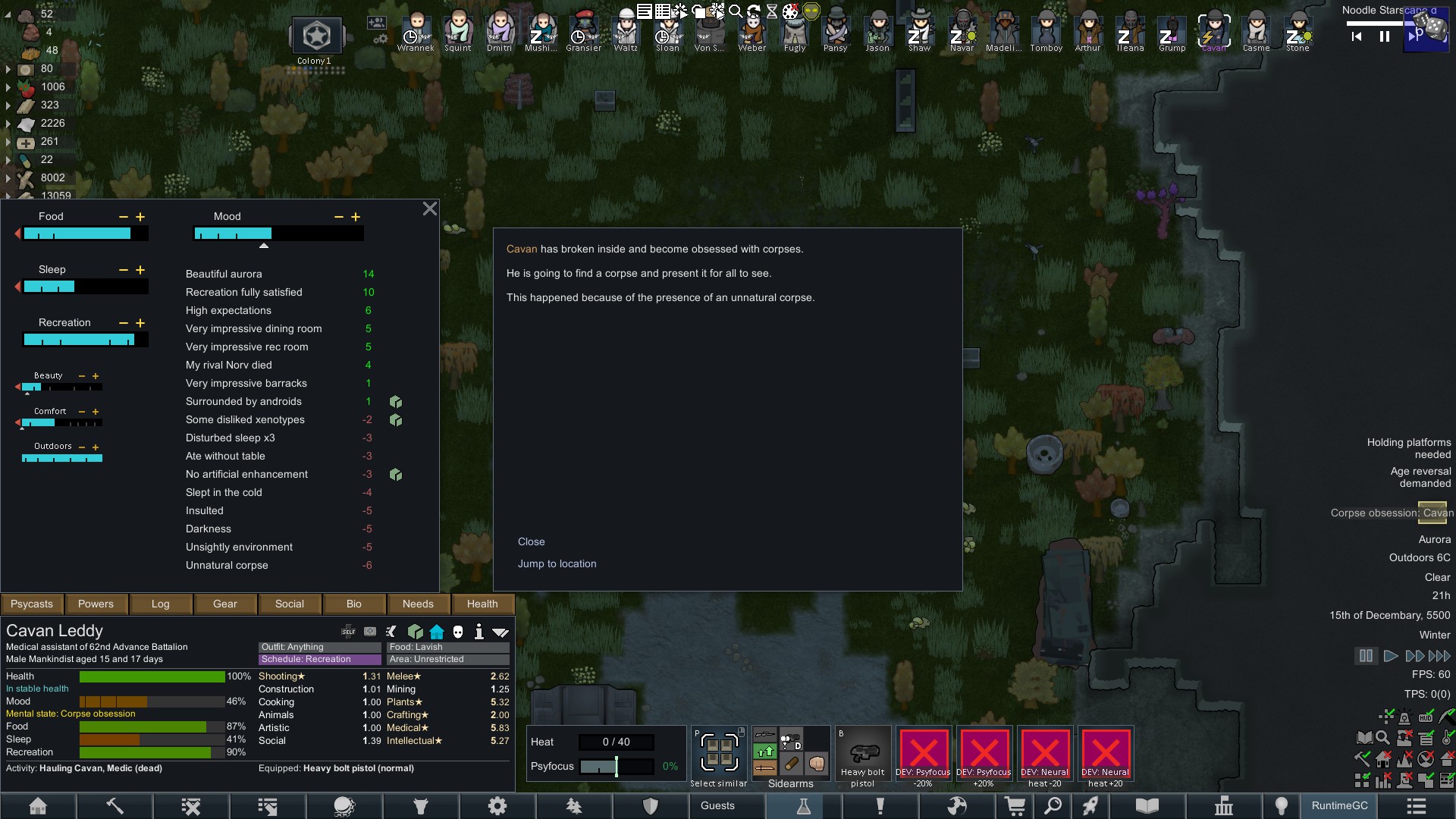Click the info icon on Cavan's card
This screenshot has width=1456, height=819.
point(480,631)
